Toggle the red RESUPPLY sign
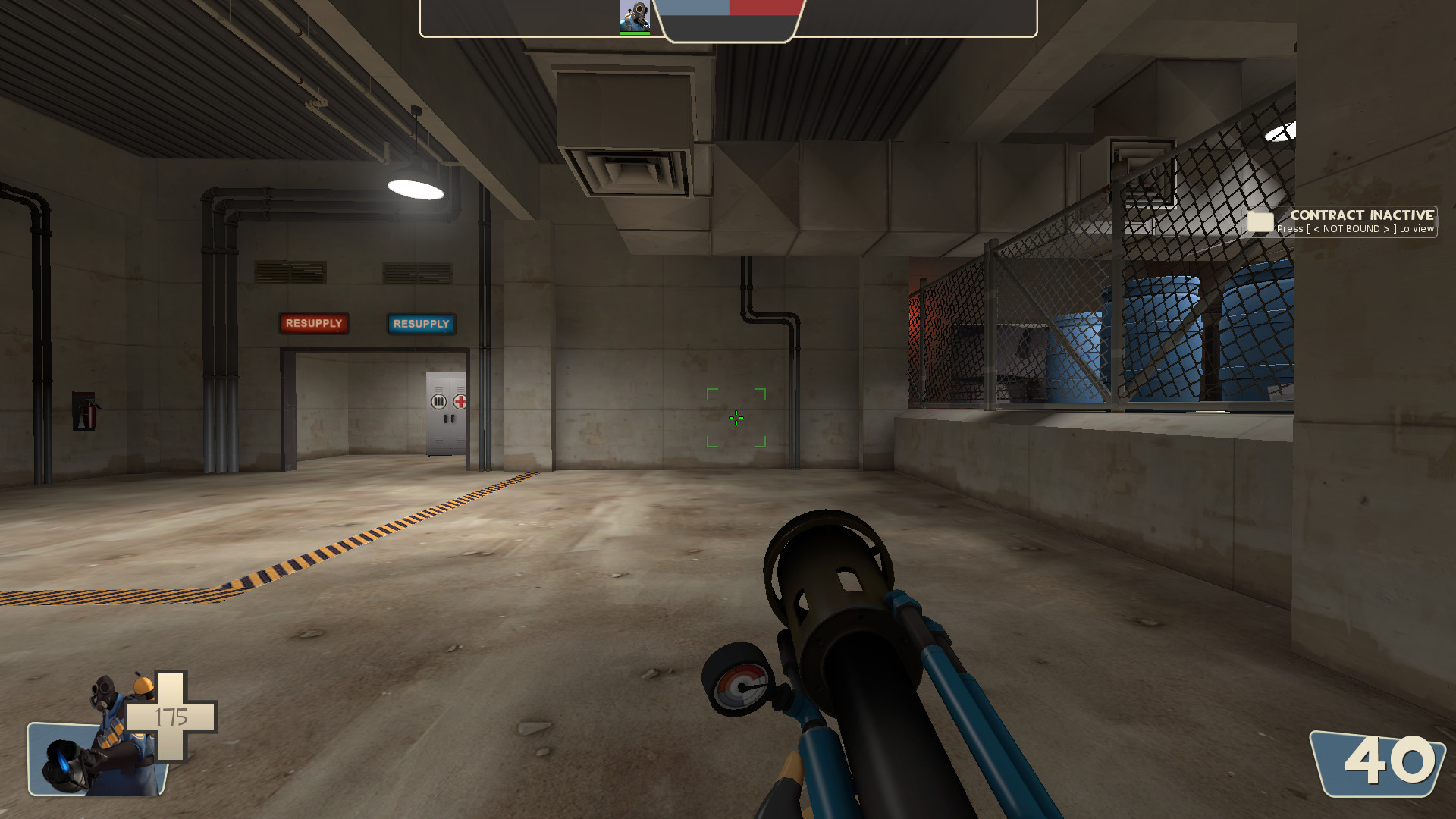The image size is (1456, 819). pos(314,324)
